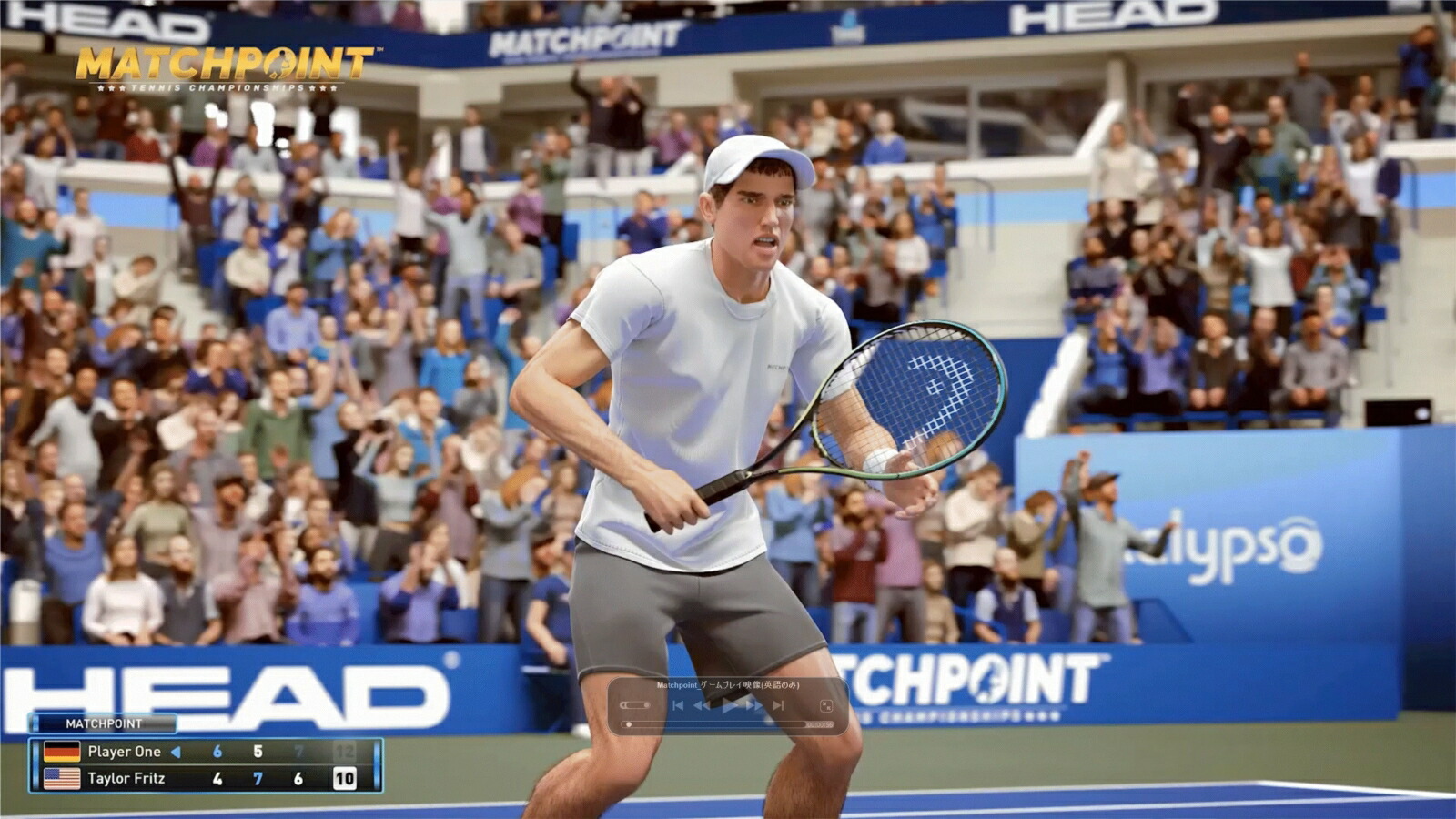Image resolution: width=1456 pixels, height=819 pixels.
Task: Toggle playback of the gameplay trailer
Action: point(728,706)
